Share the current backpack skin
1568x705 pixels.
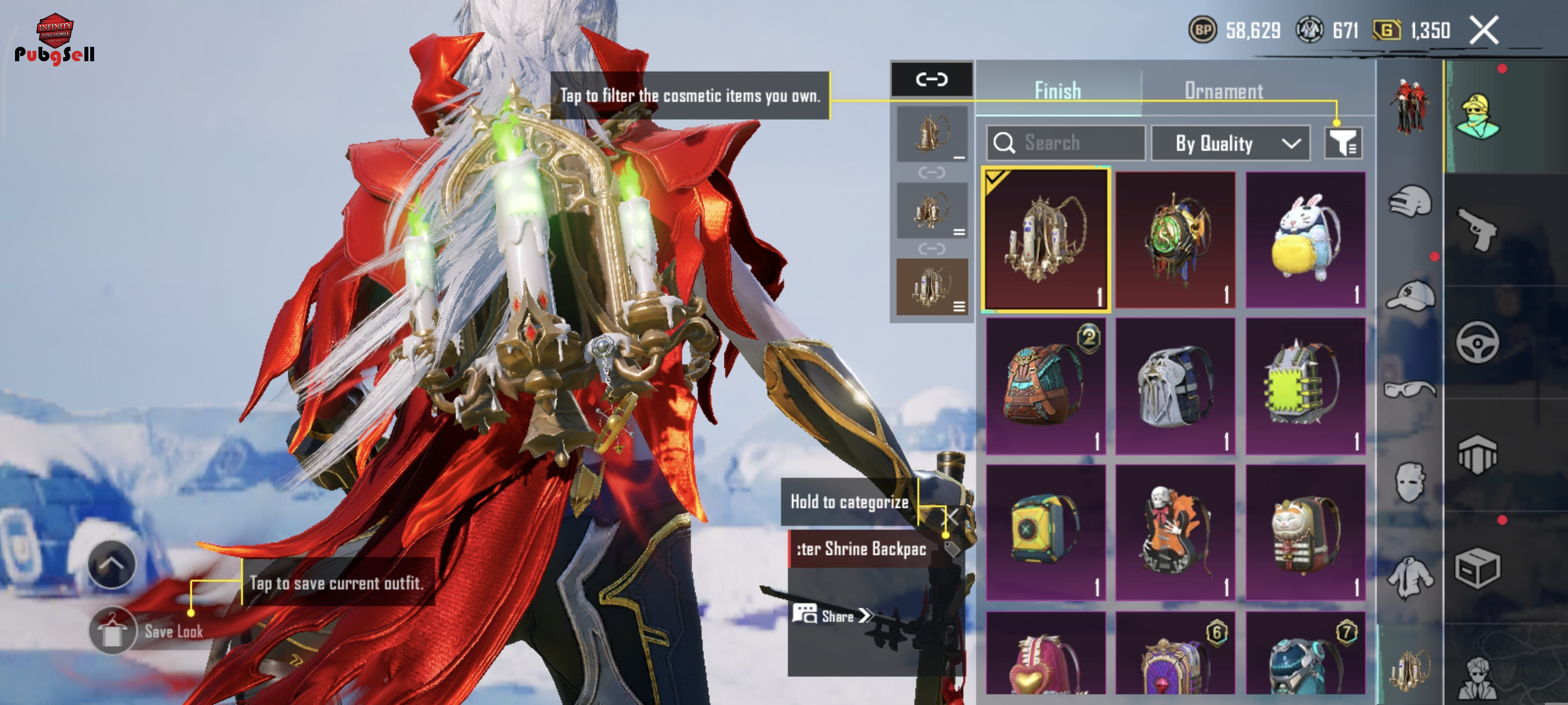tap(832, 615)
